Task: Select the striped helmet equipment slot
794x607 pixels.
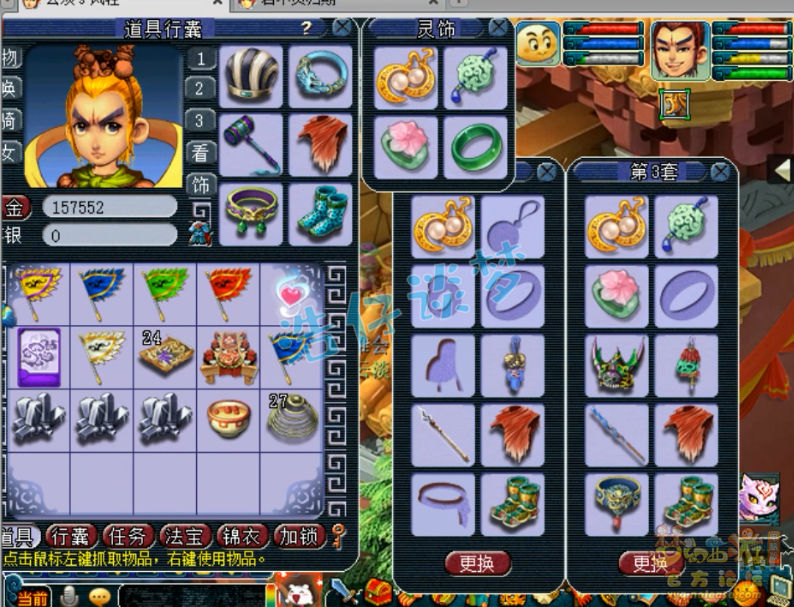Action: 251,76
